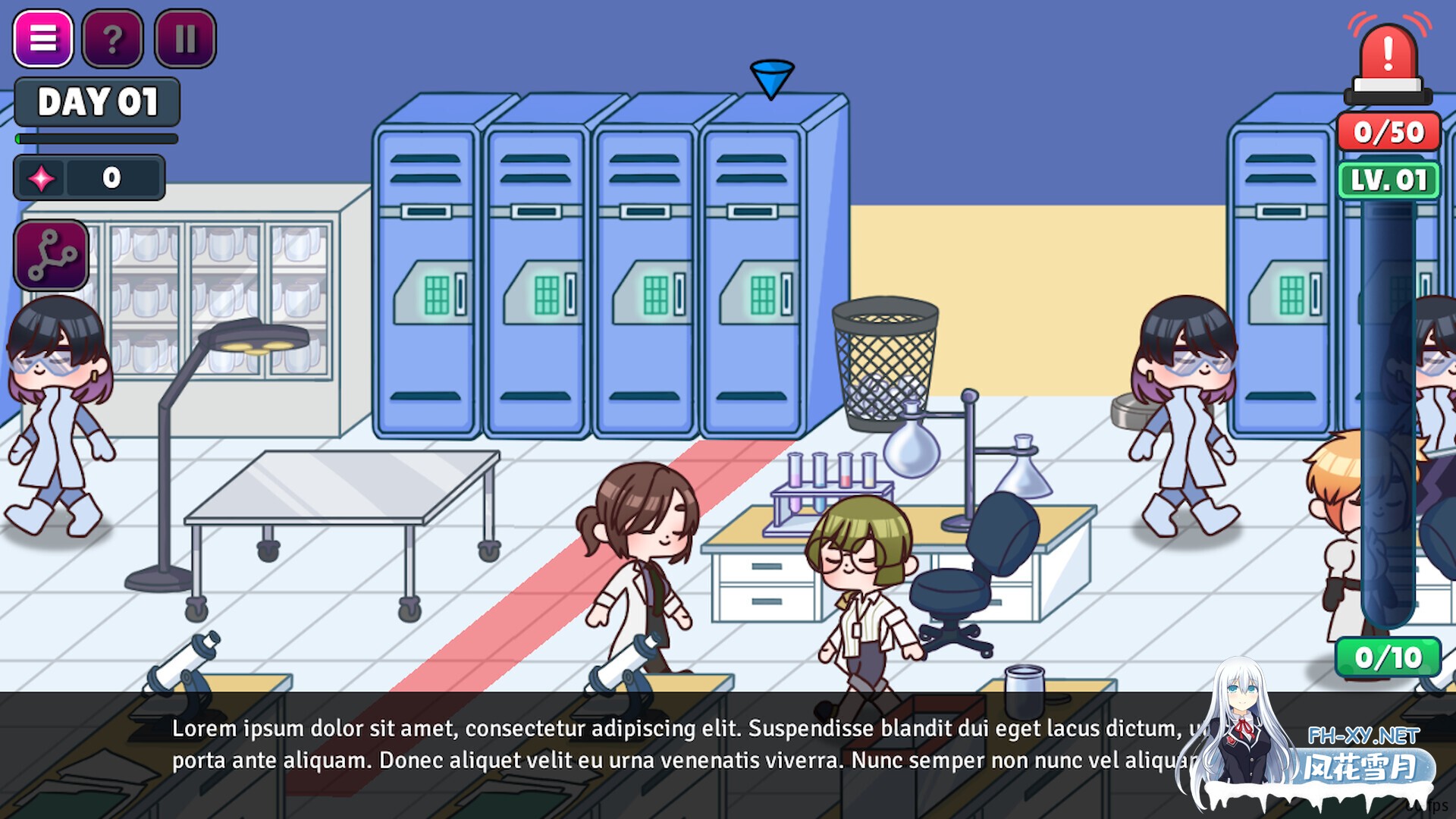Click the 0/50 alarm counter
This screenshot has height=819, width=1456.
click(1388, 132)
